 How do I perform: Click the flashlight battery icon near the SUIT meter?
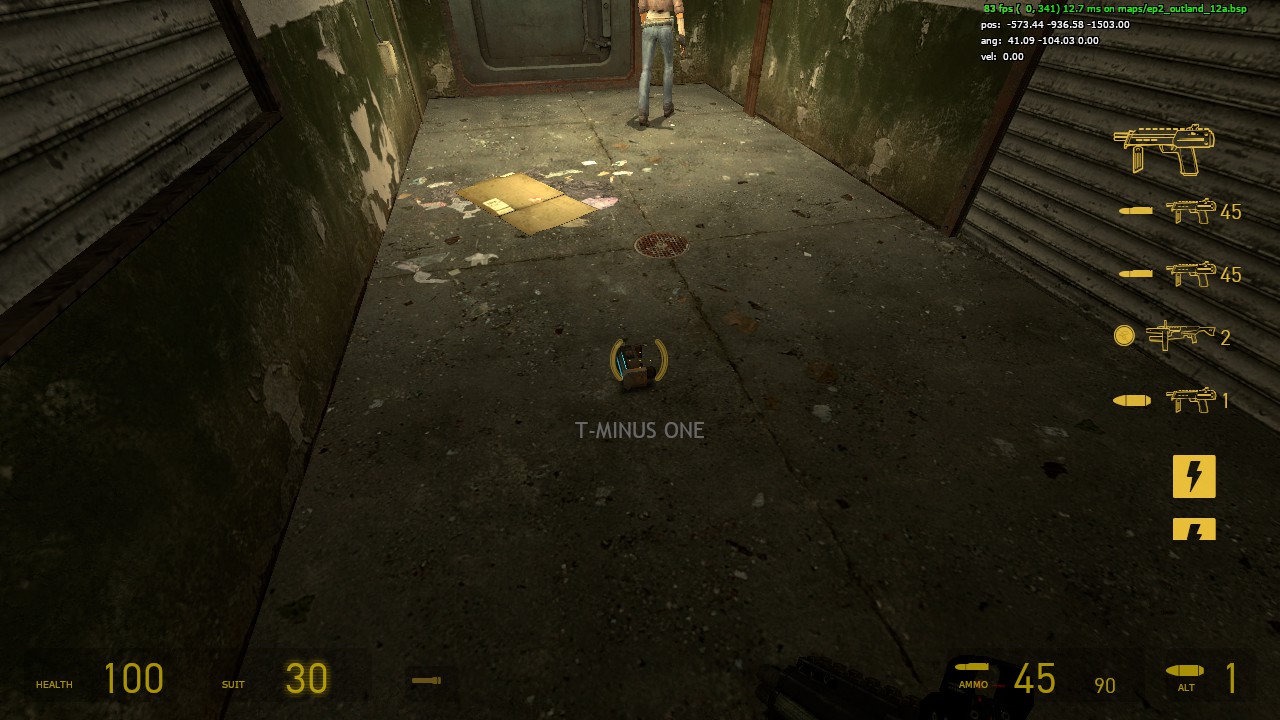tap(426, 679)
